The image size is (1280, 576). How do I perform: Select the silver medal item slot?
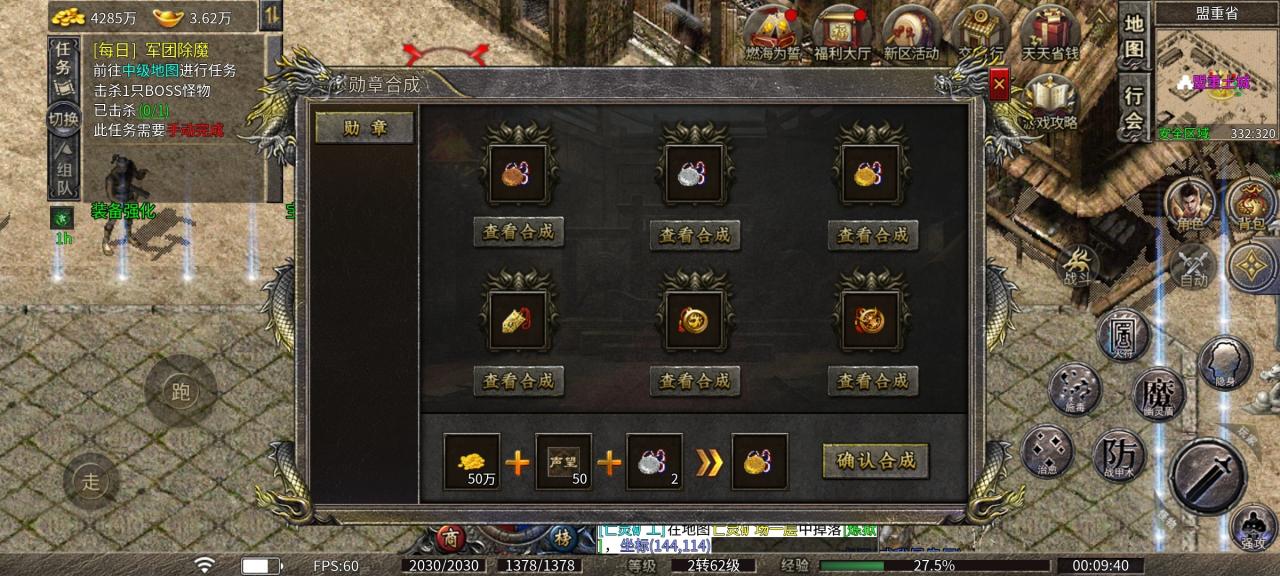point(695,173)
